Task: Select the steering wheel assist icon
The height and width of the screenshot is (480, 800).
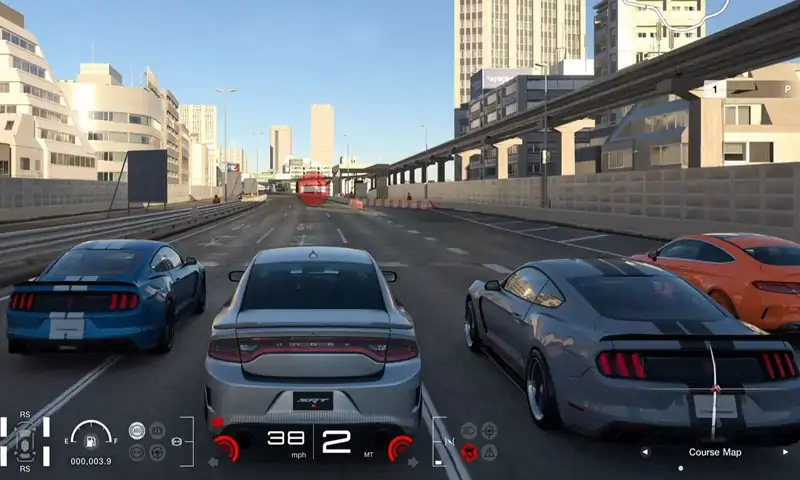Action: point(157,452)
